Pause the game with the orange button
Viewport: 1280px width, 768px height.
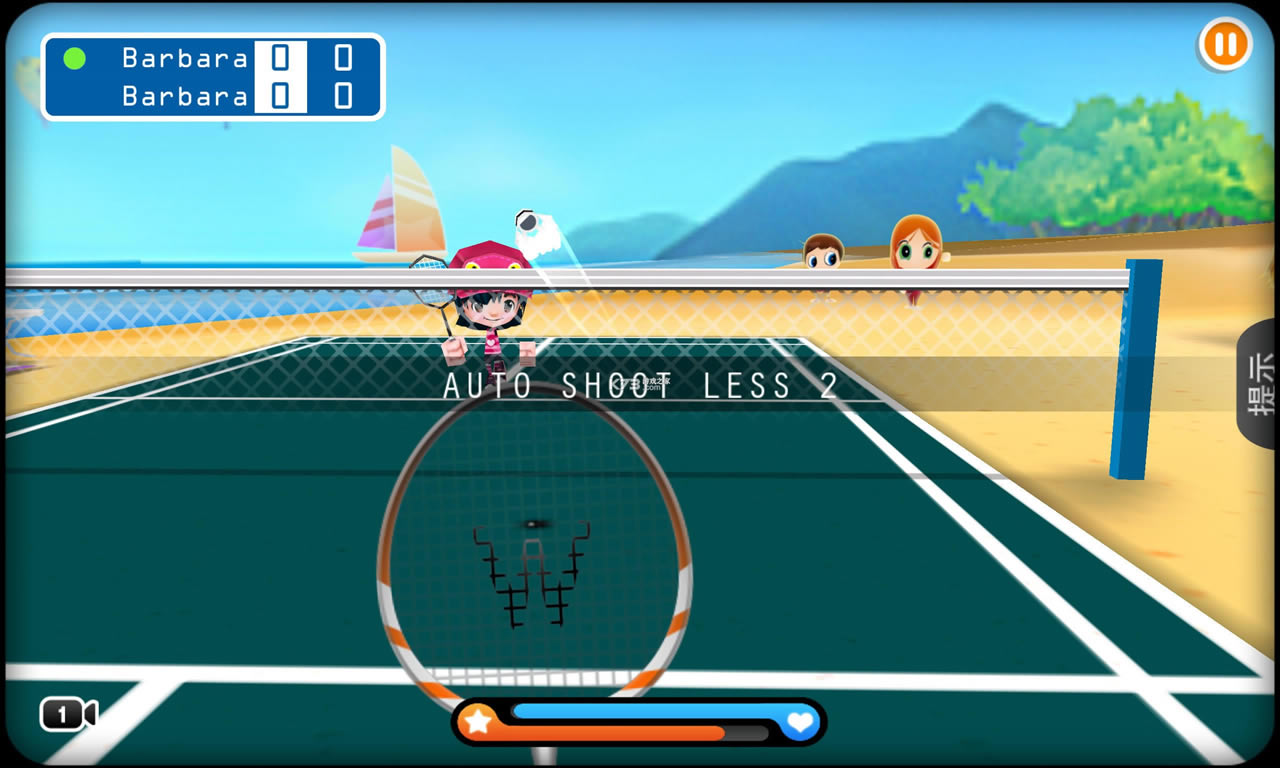point(1224,45)
